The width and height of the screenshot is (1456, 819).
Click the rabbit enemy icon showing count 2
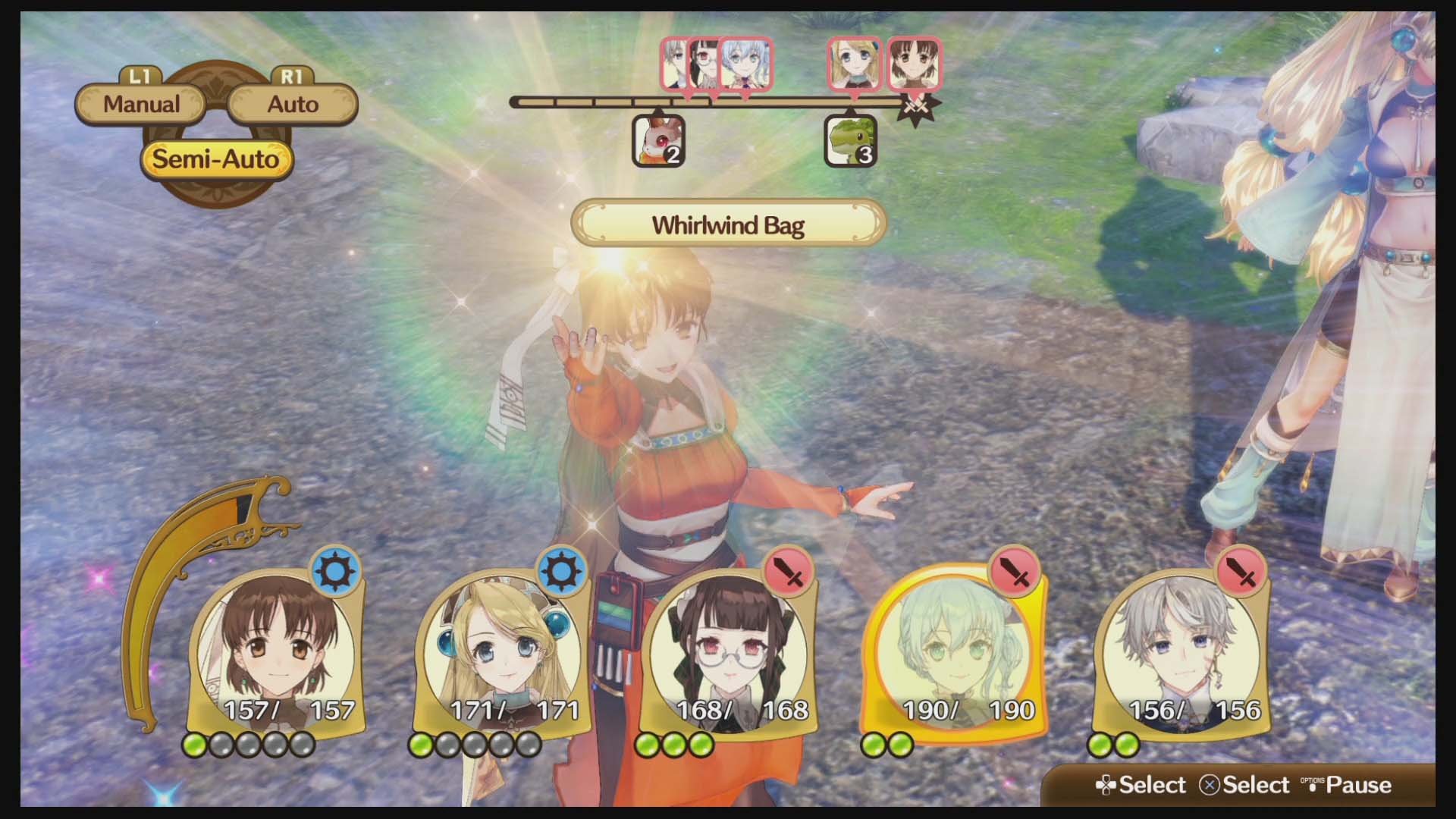pyautogui.click(x=657, y=143)
